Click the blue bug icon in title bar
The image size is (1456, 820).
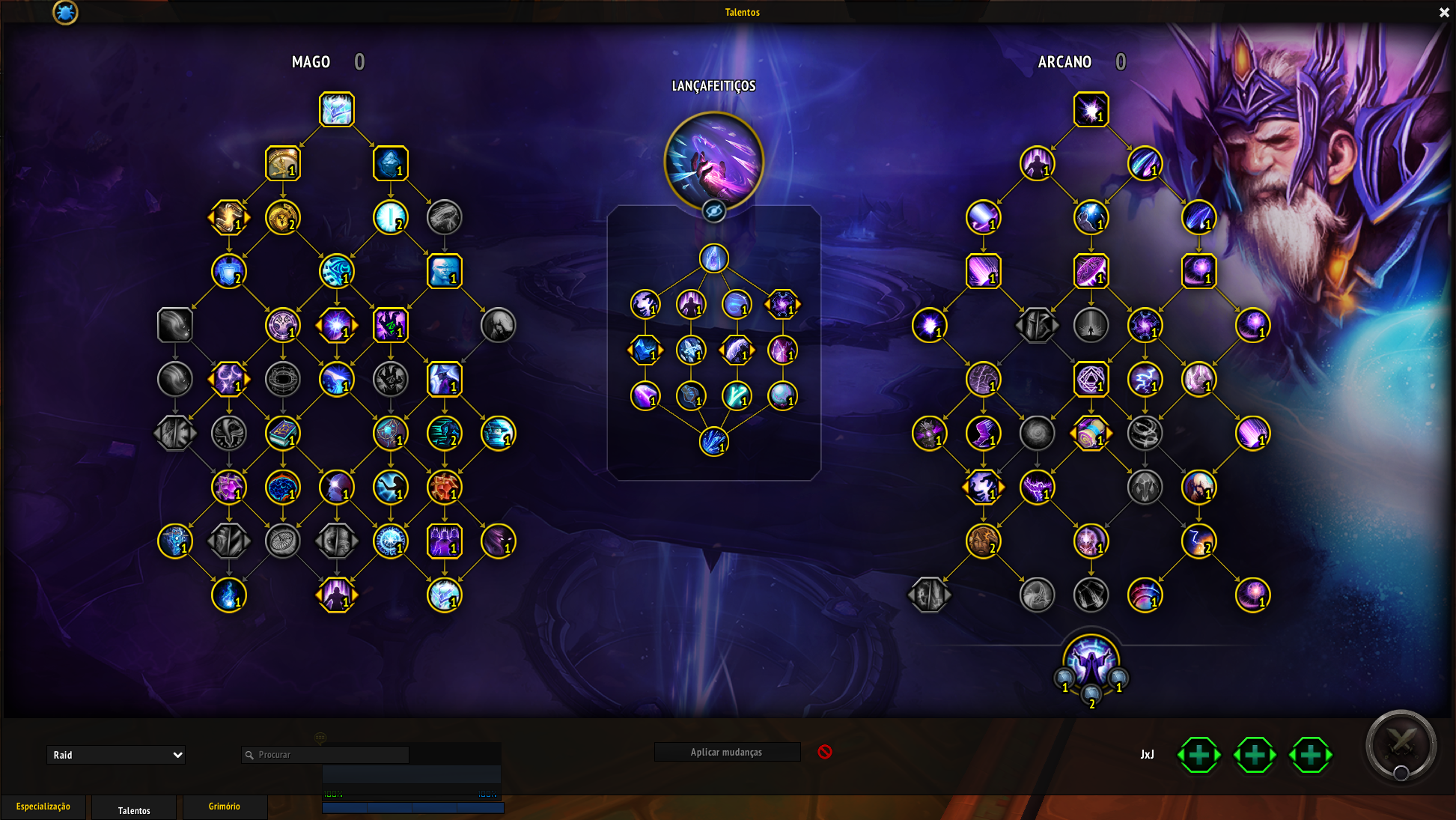coord(65,12)
